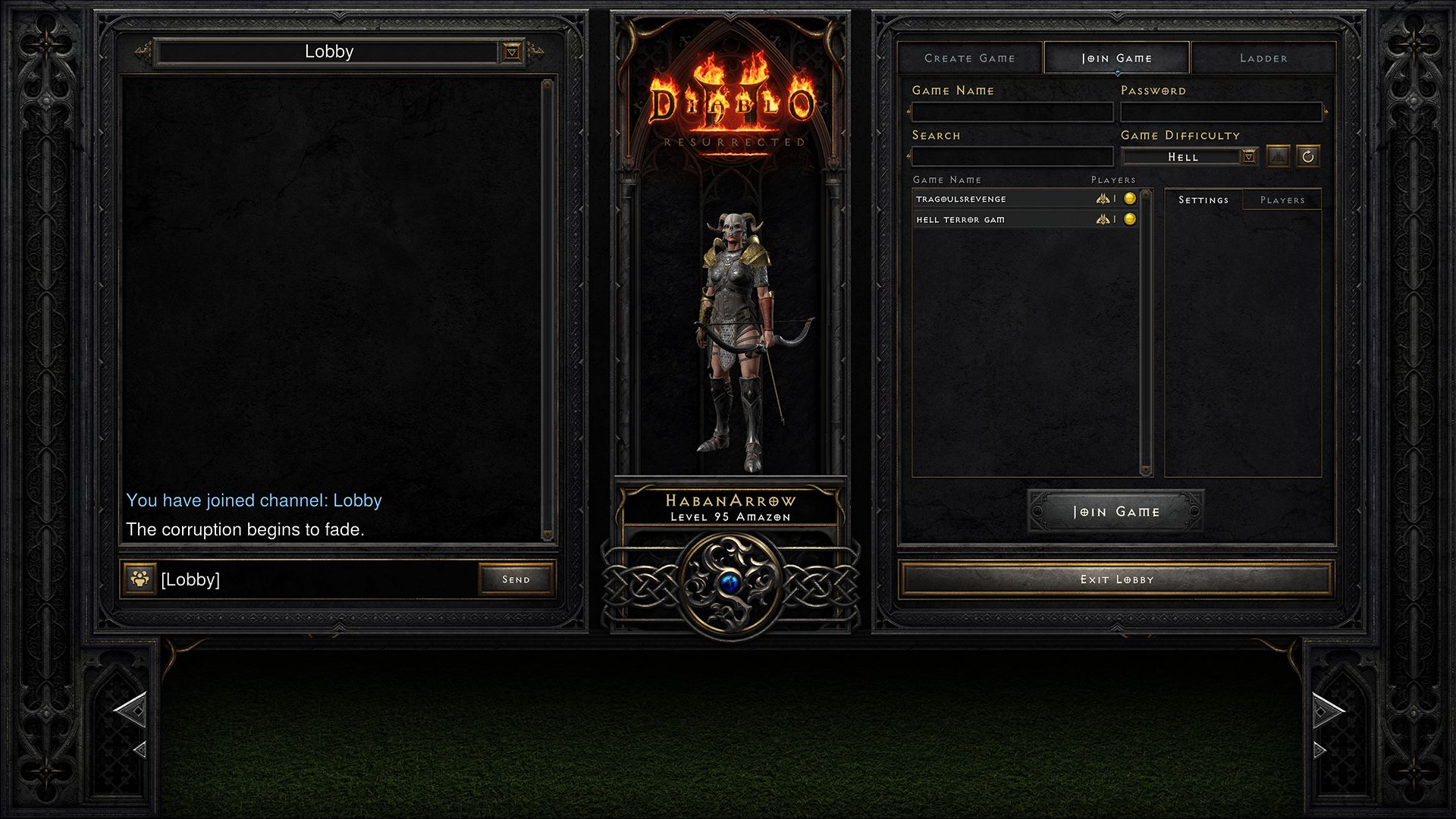Switch to the Players details tab
The height and width of the screenshot is (819, 1456).
pos(1282,200)
